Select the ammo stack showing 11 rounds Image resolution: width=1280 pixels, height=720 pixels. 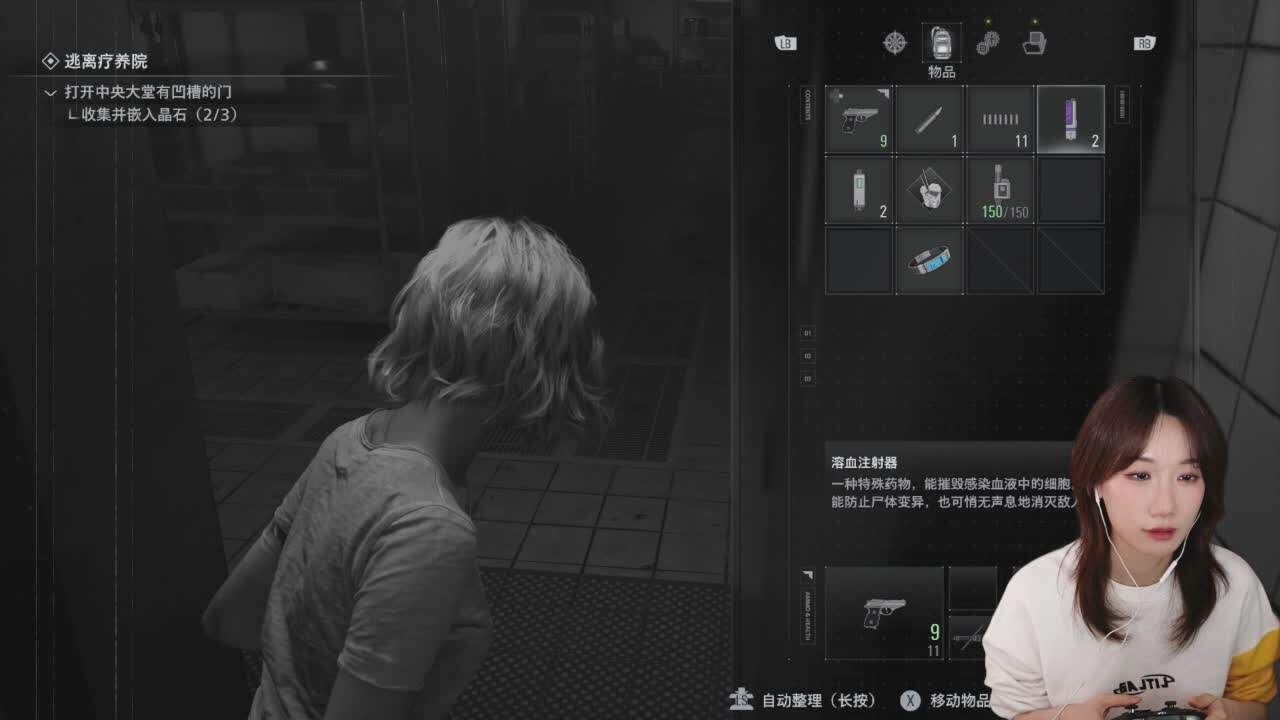(999, 120)
